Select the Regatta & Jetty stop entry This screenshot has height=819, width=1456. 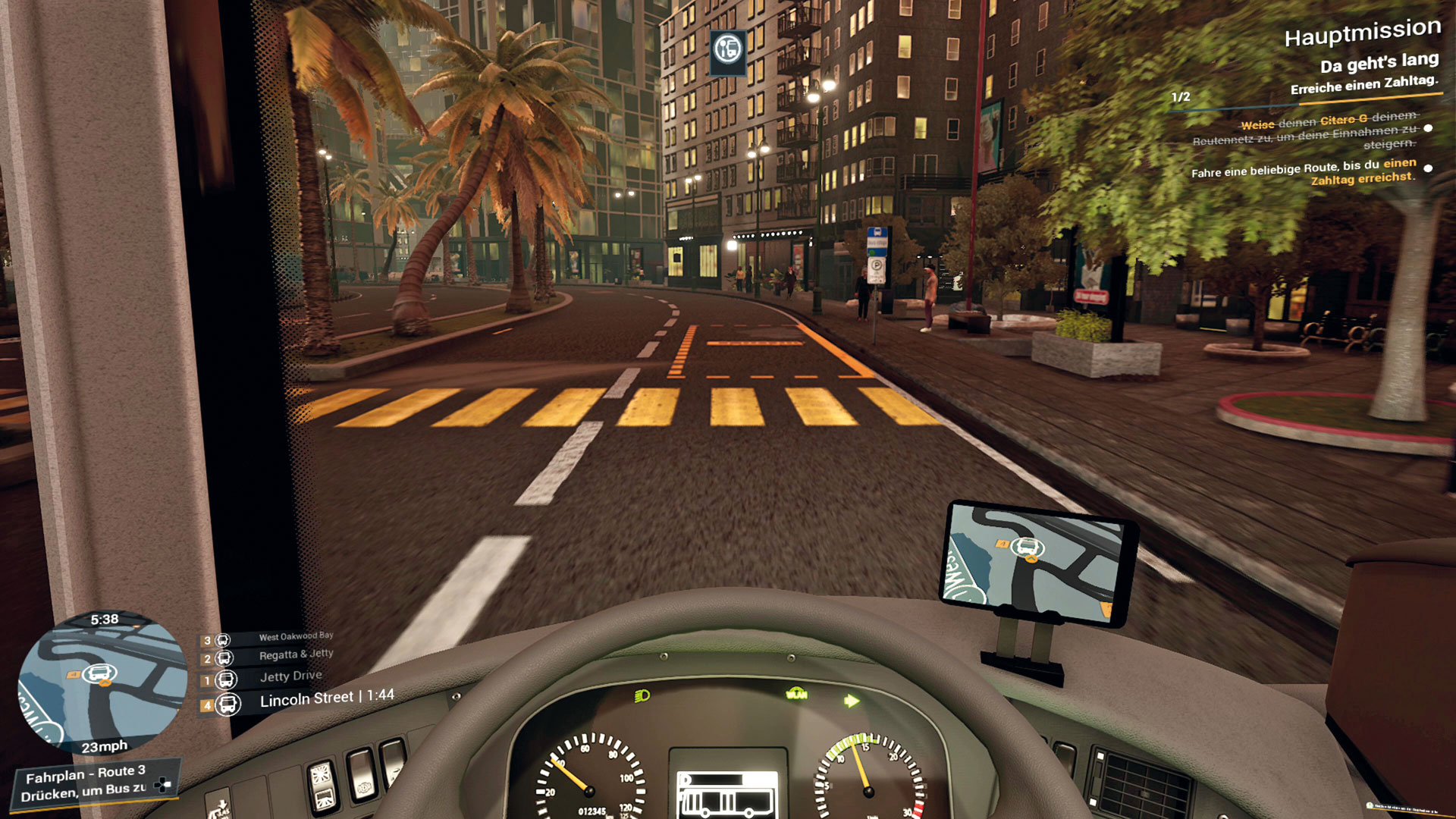(x=296, y=654)
